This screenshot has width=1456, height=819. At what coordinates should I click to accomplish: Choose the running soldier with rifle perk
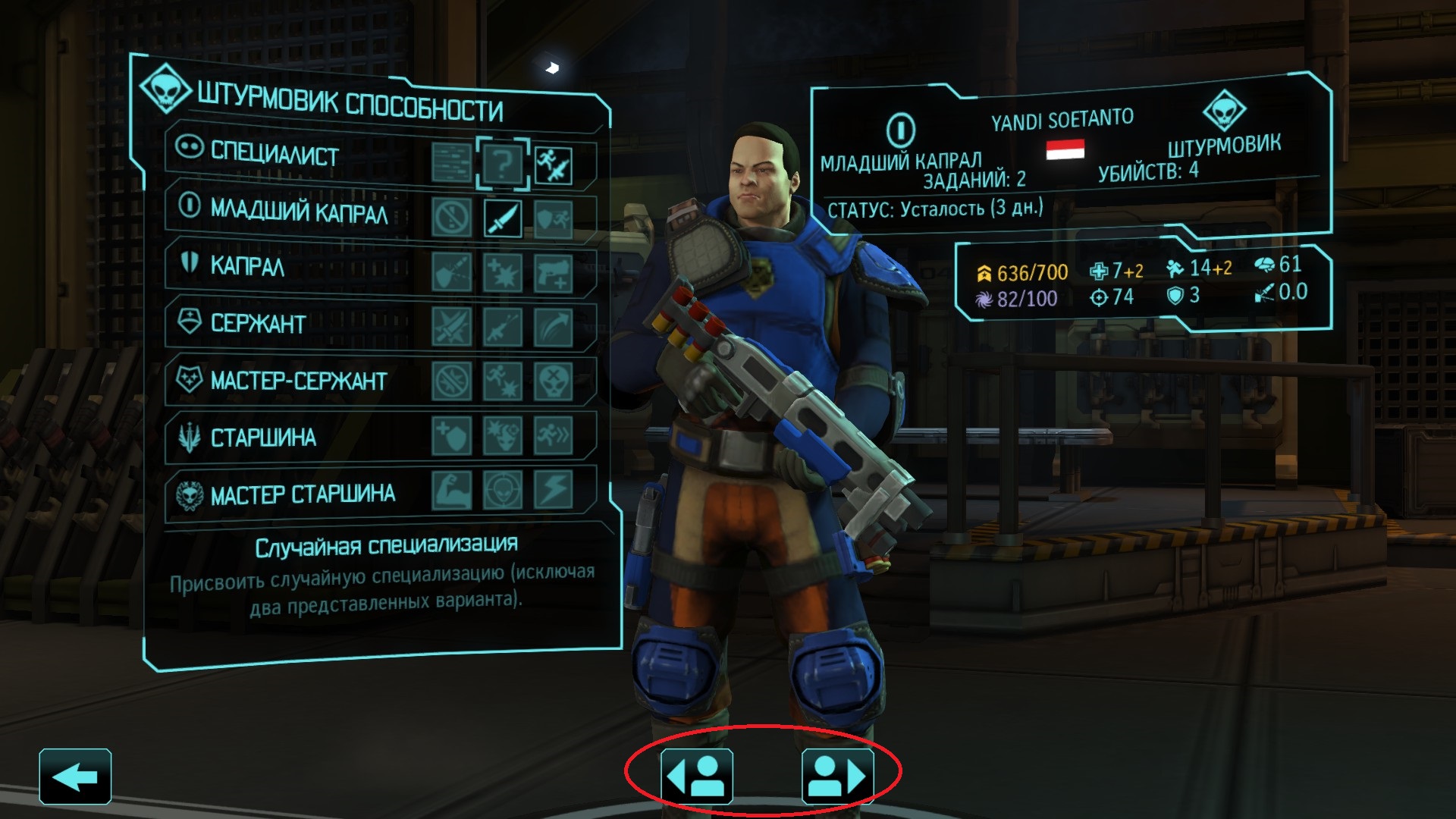554,165
